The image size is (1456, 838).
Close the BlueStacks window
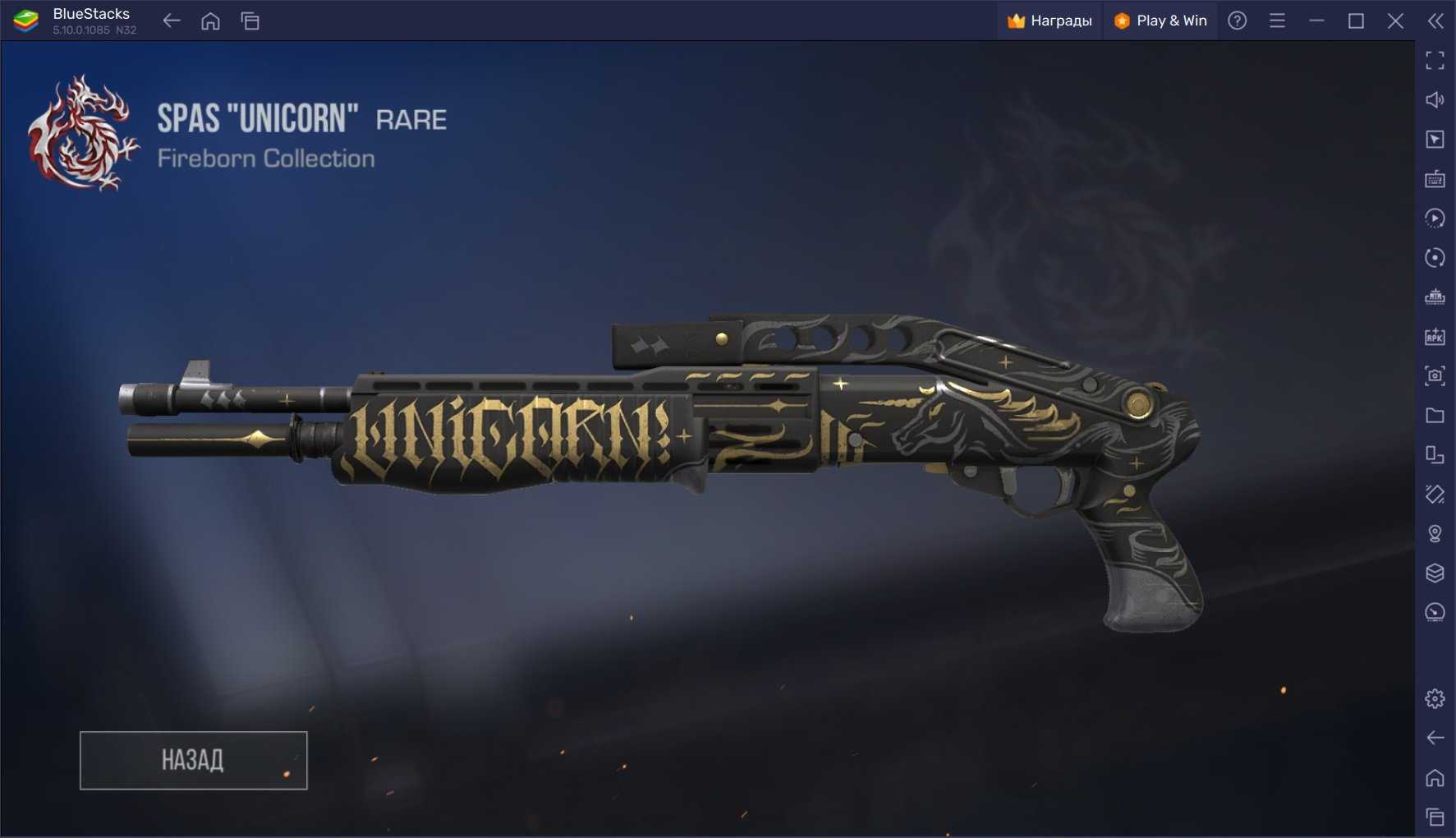(x=1395, y=21)
